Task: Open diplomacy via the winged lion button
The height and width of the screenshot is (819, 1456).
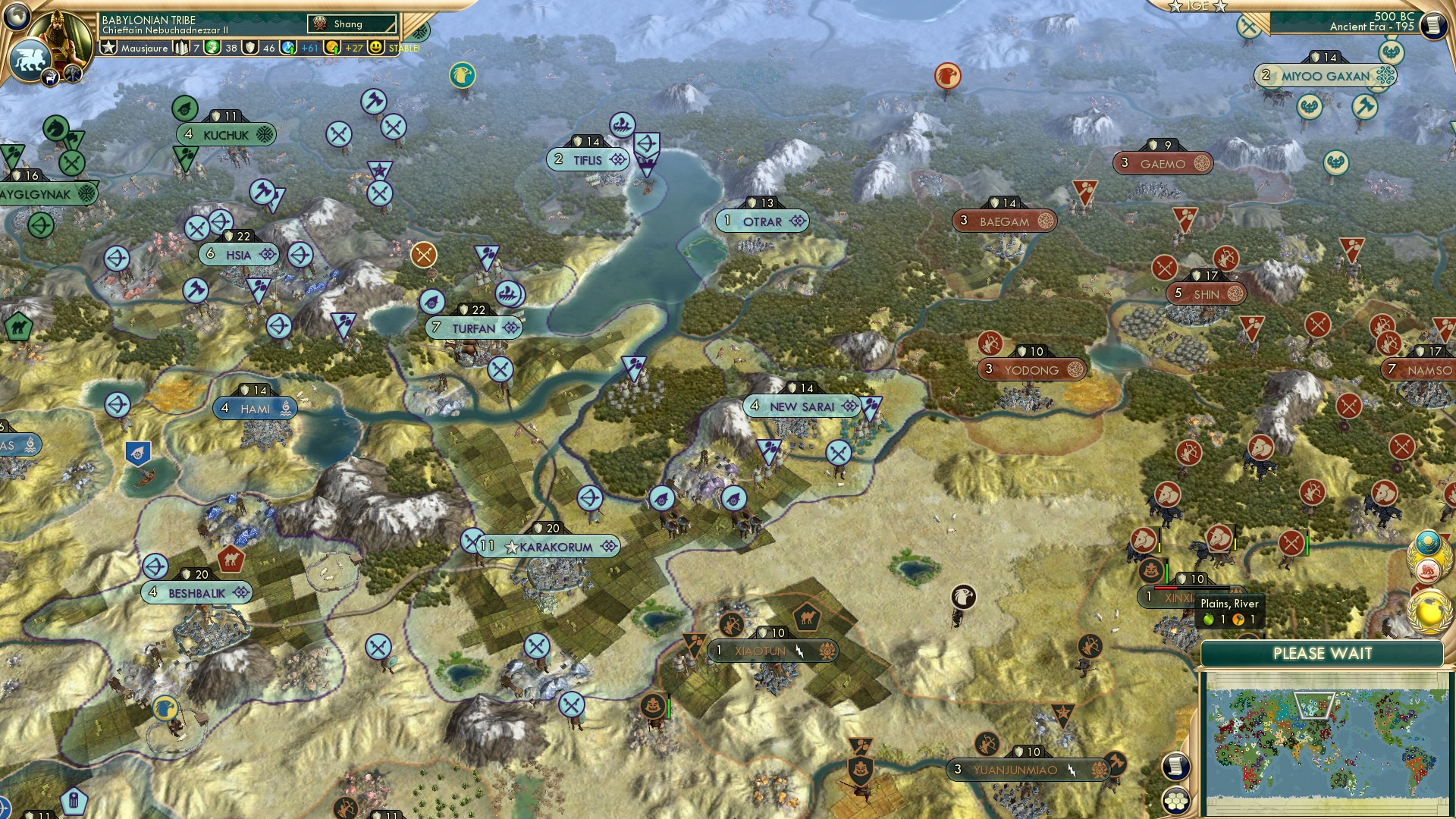Action: [30, 57]
